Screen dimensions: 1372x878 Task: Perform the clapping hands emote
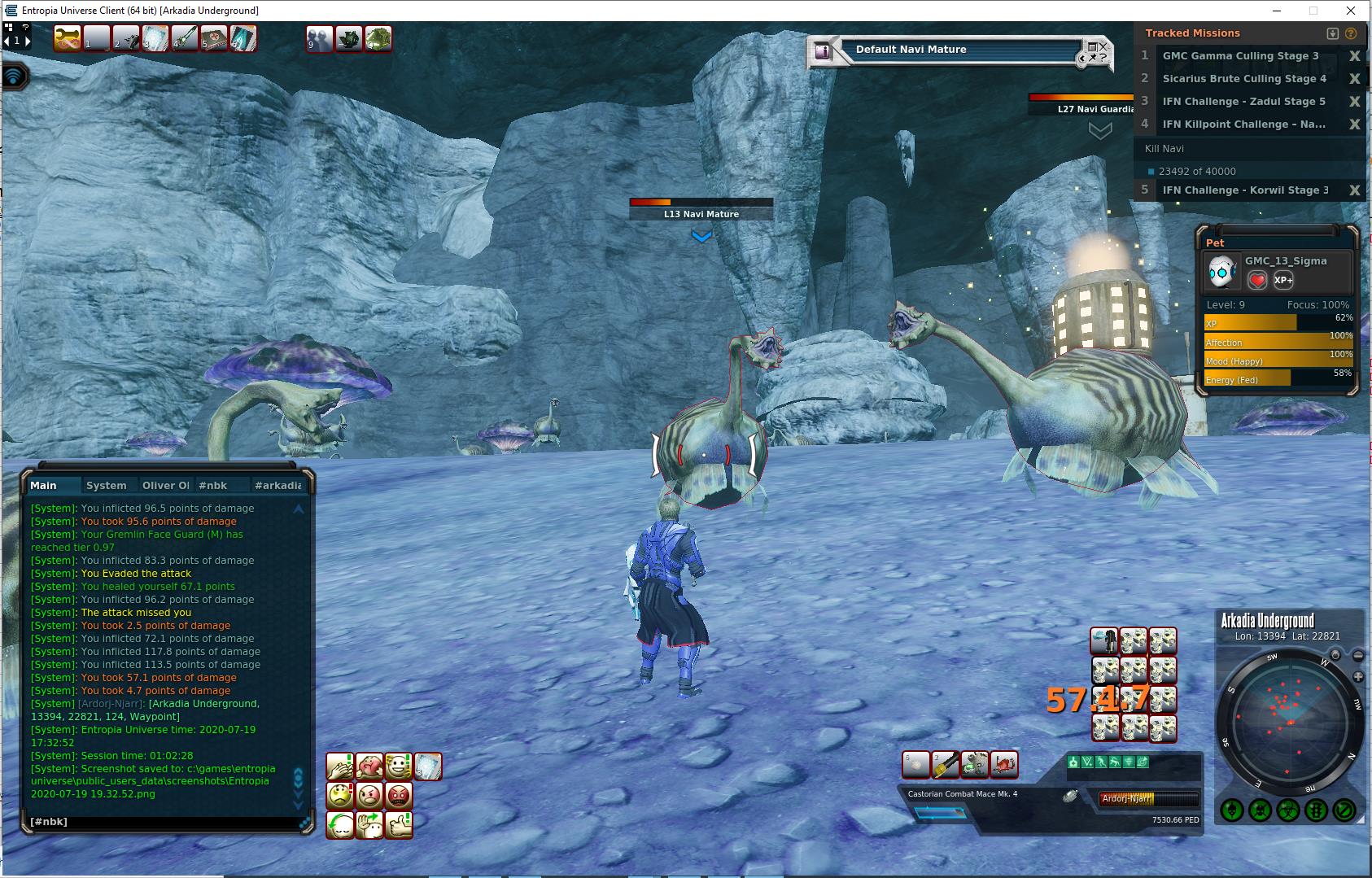pos(340,766)
